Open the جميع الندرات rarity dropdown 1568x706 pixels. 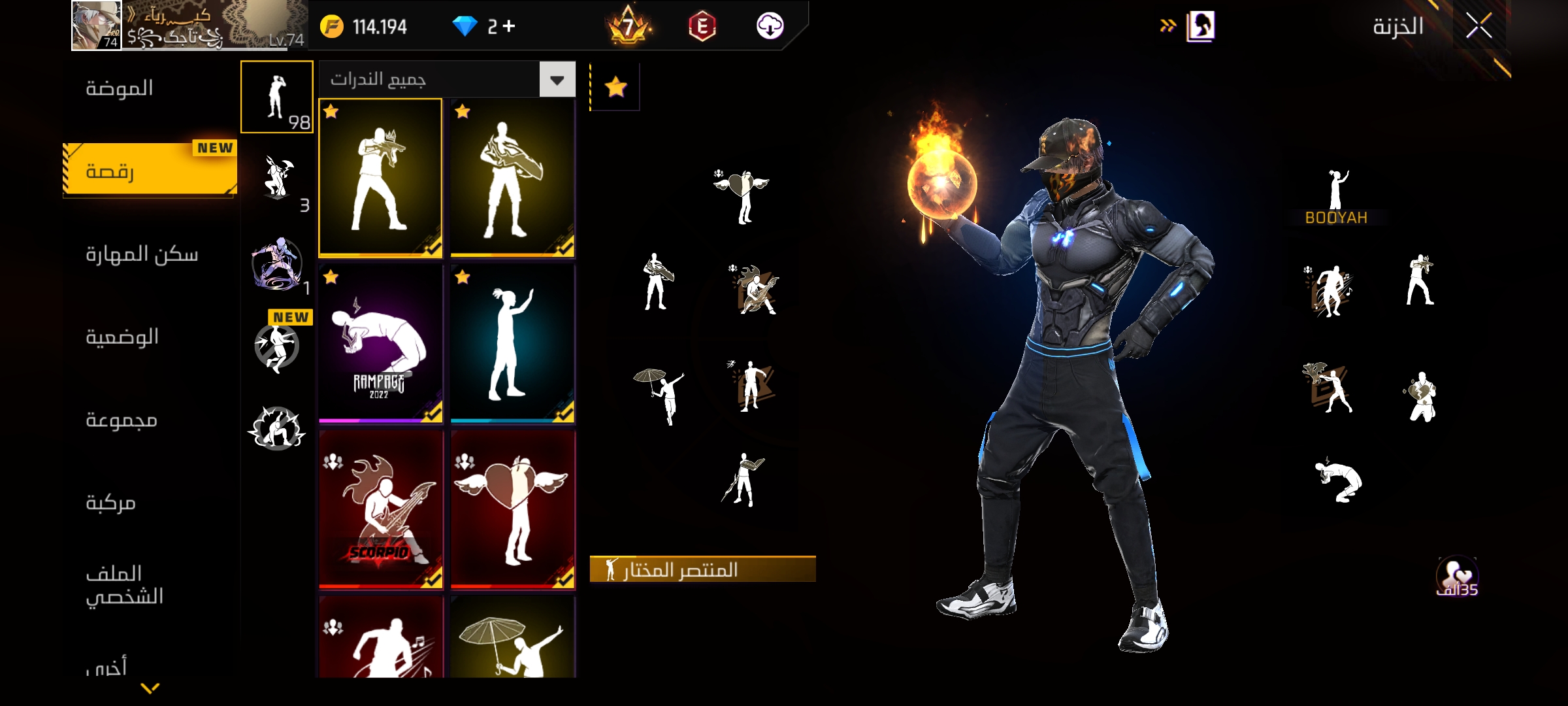coord(557,80)
